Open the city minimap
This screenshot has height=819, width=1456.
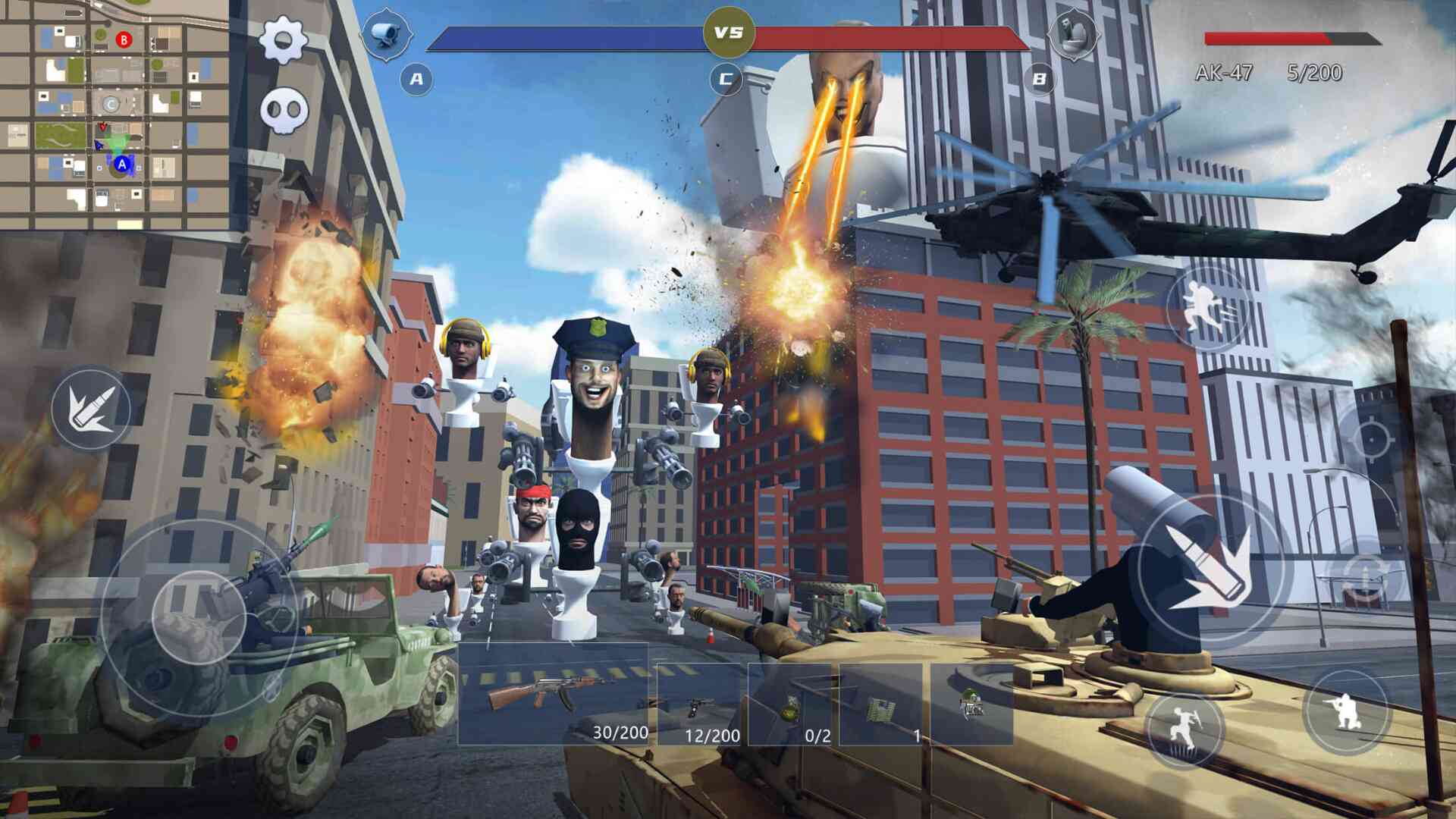(x=114, y=114)
